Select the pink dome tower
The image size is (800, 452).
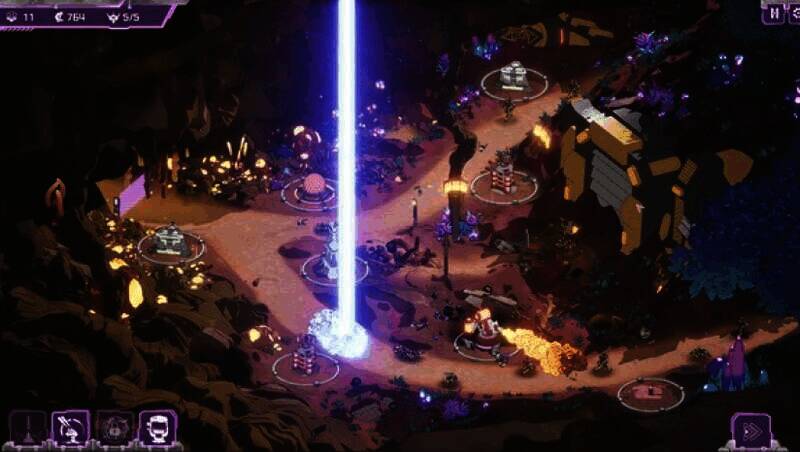coord(314,186)
